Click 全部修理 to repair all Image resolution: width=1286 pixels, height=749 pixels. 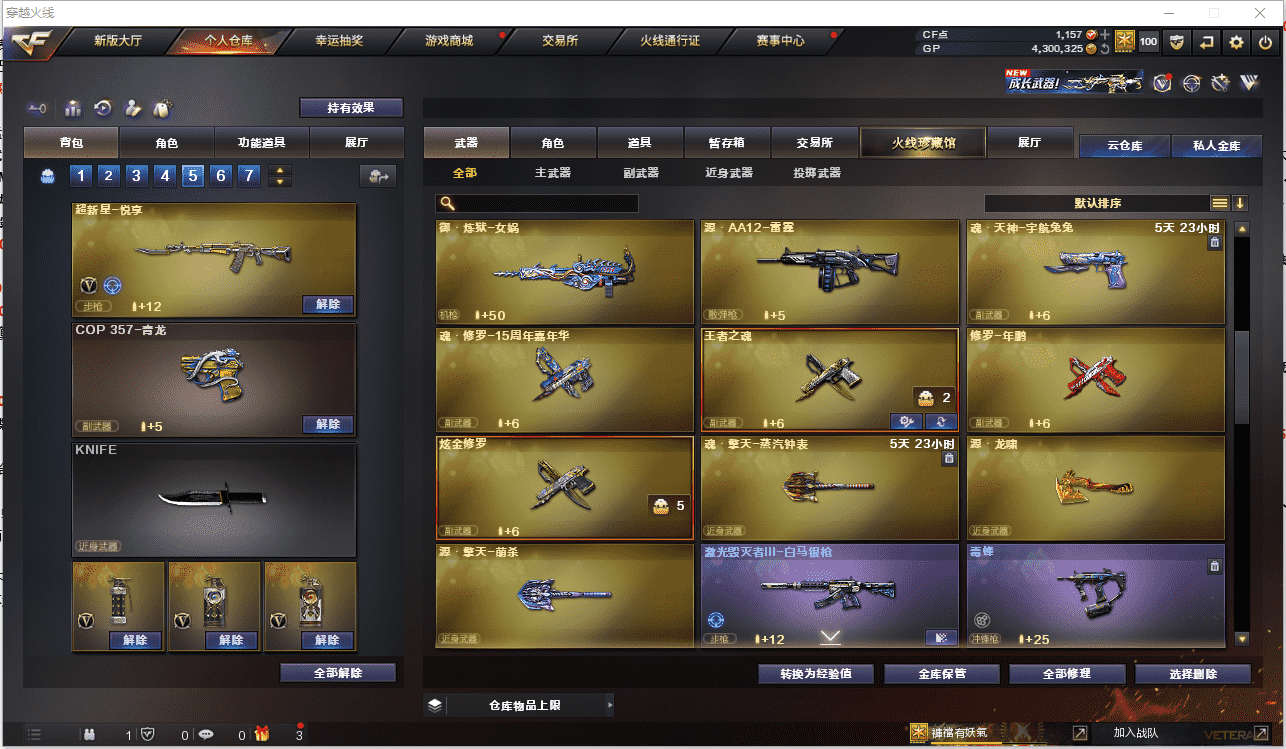1066,674
